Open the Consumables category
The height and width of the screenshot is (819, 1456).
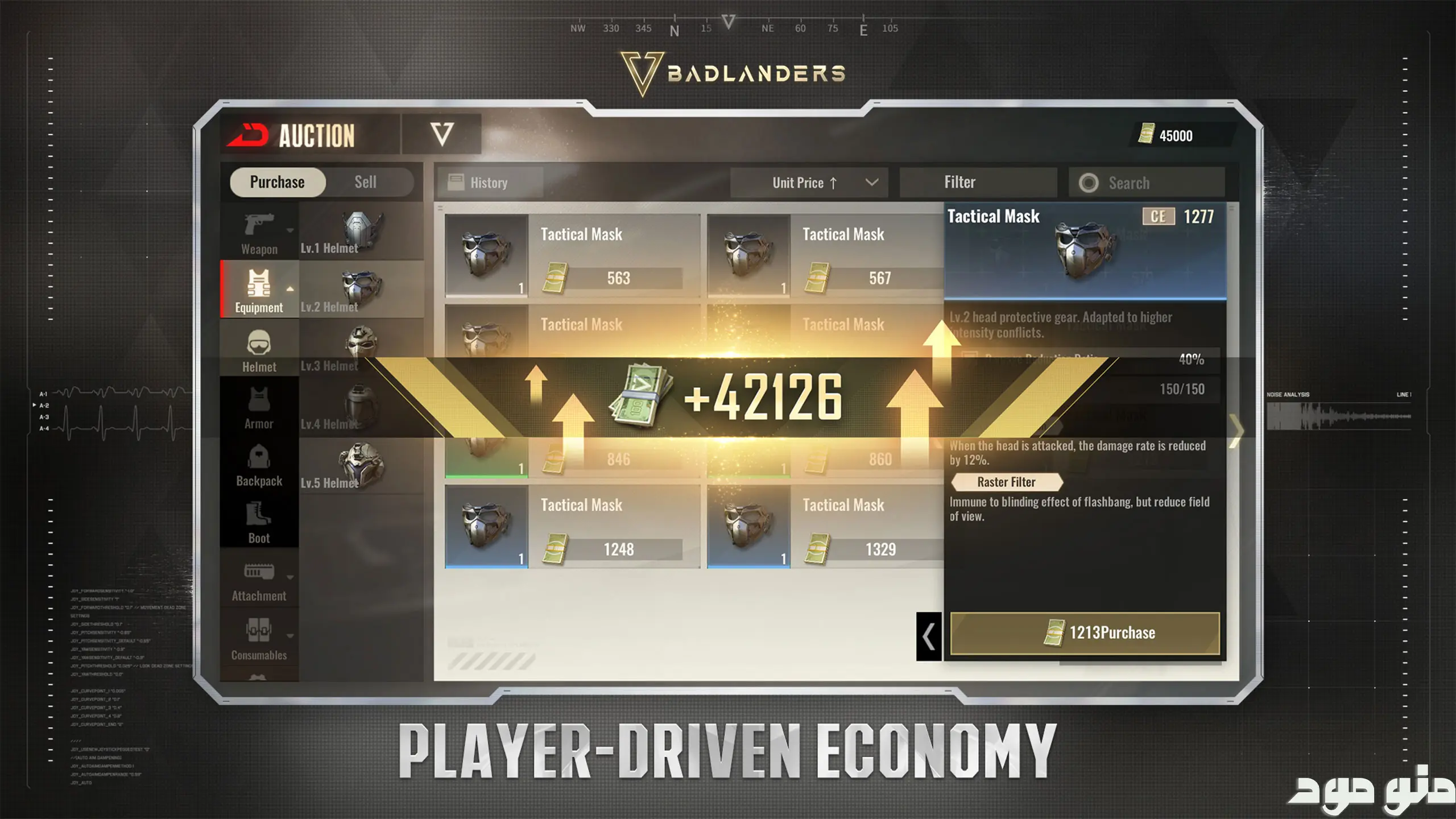pyautogui.click(x=259, y=638)
